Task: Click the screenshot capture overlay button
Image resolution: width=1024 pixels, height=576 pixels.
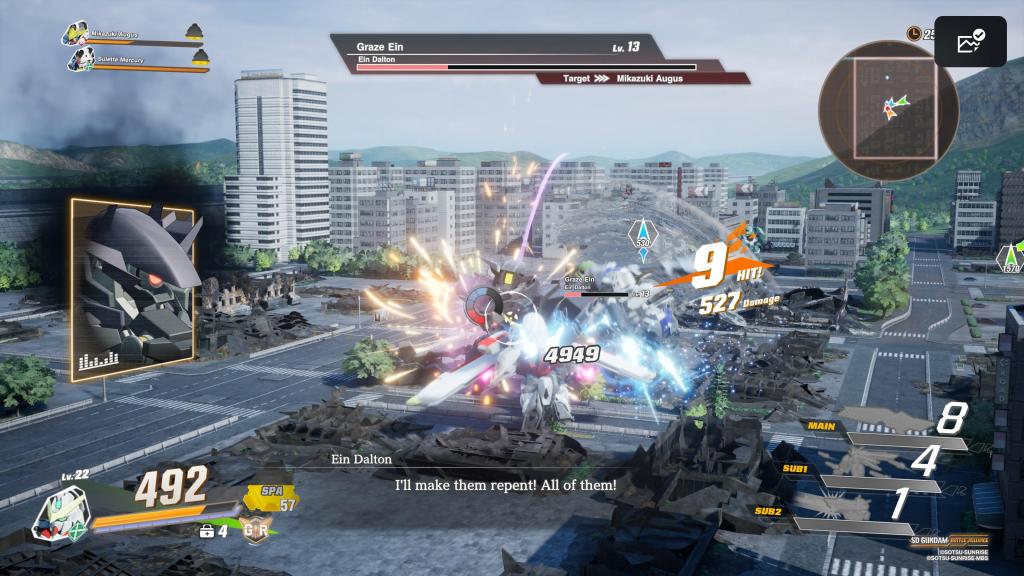Action: tap(969, 41)
